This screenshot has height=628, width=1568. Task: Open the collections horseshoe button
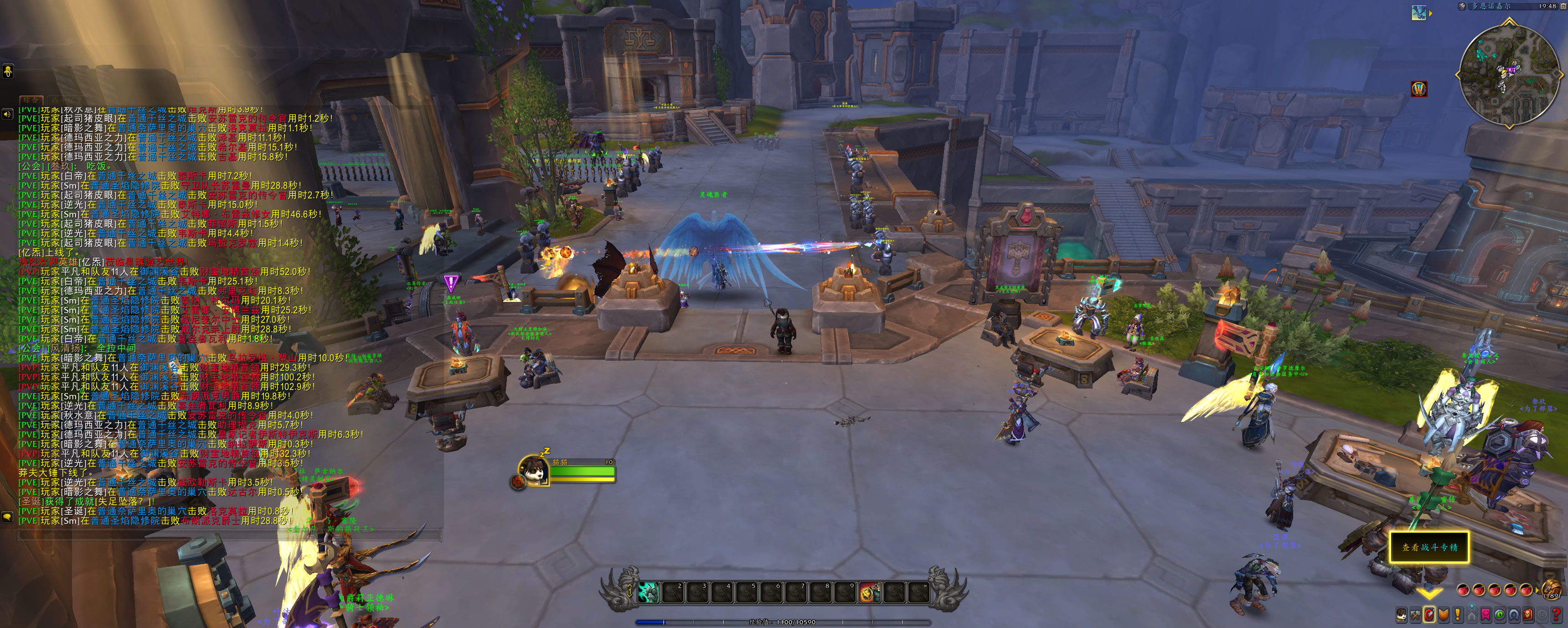coord(1513,615)
